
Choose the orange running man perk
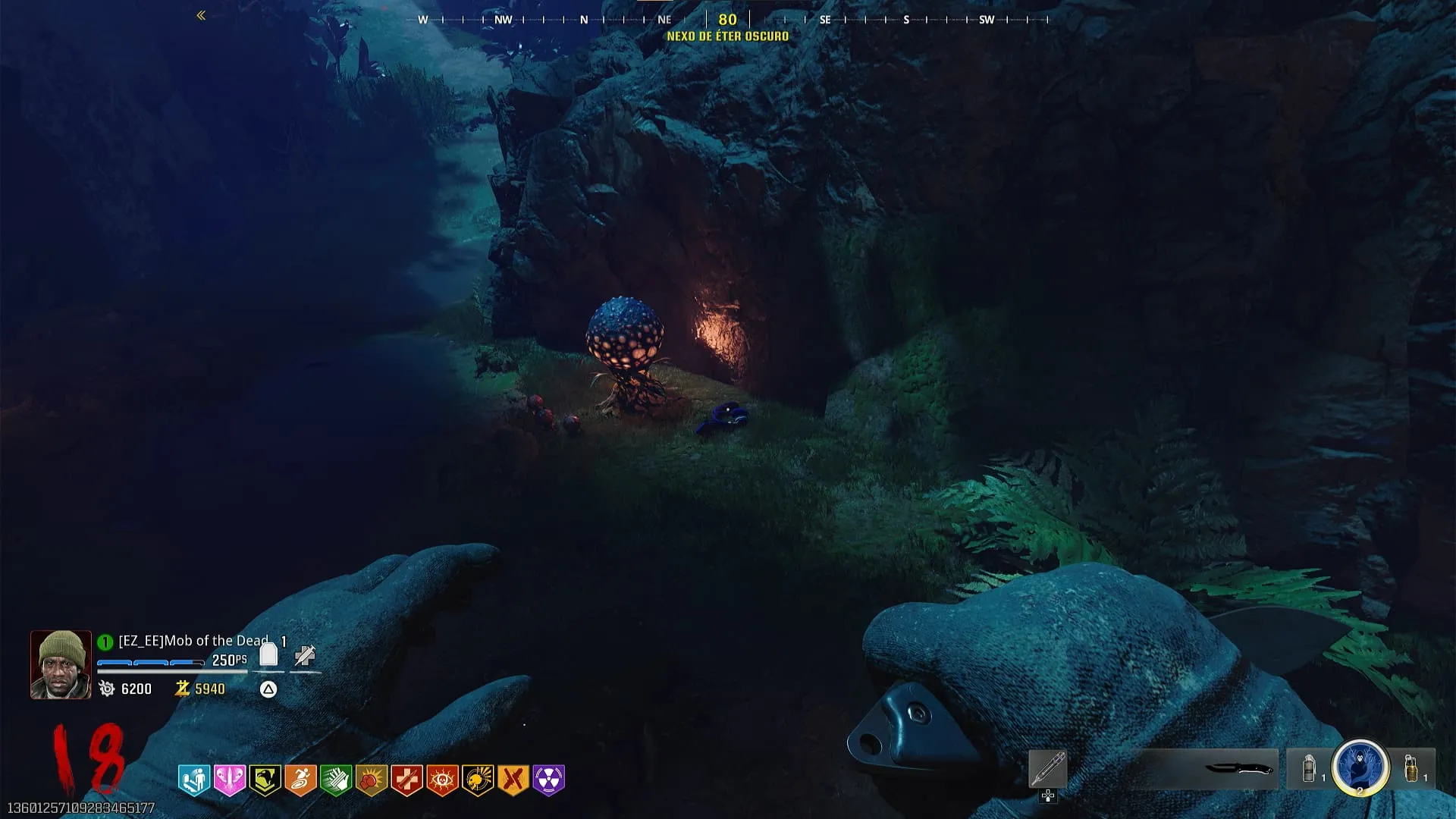300,780
